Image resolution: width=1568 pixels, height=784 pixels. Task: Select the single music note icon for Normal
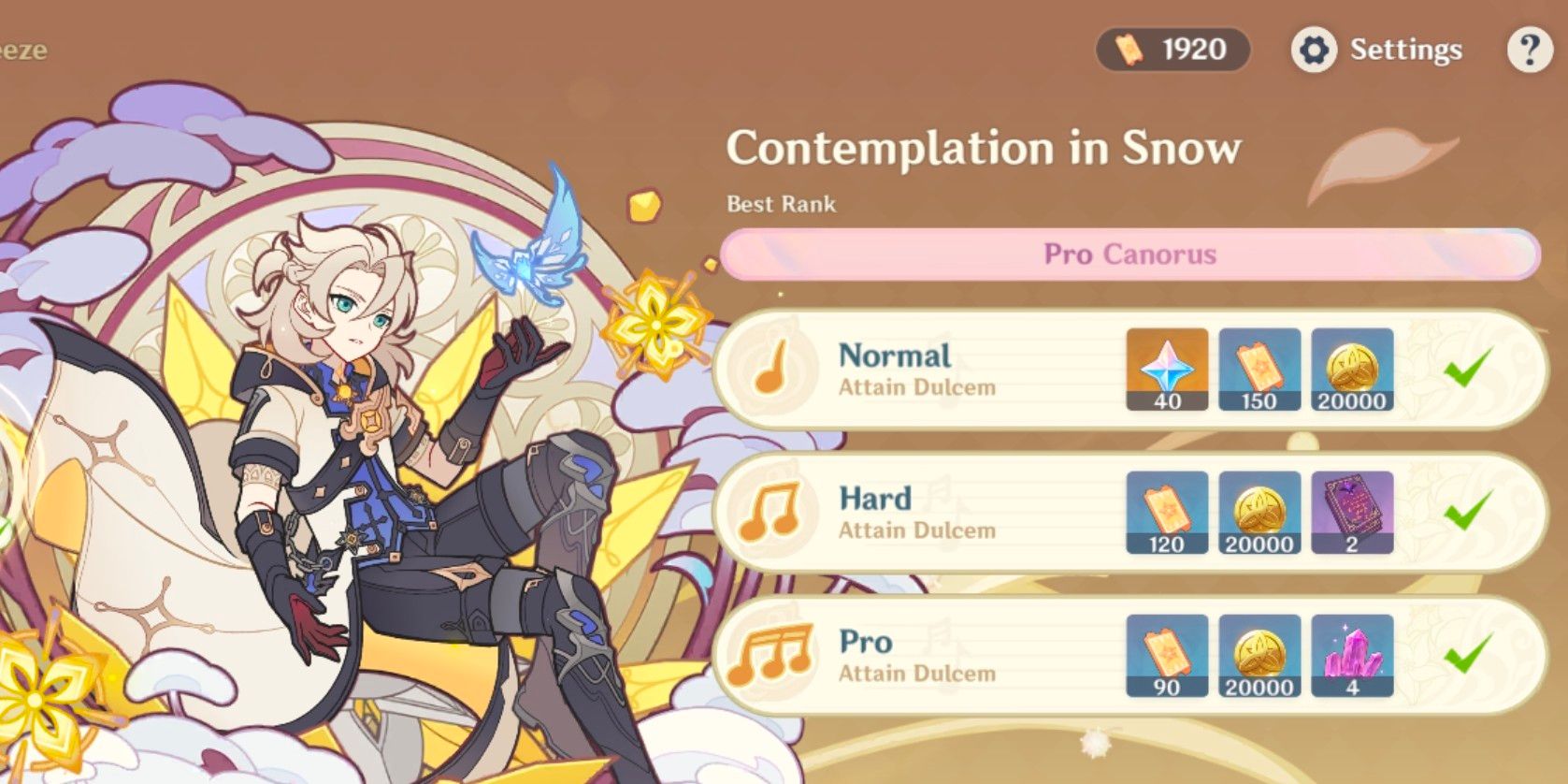click(772, 369)
